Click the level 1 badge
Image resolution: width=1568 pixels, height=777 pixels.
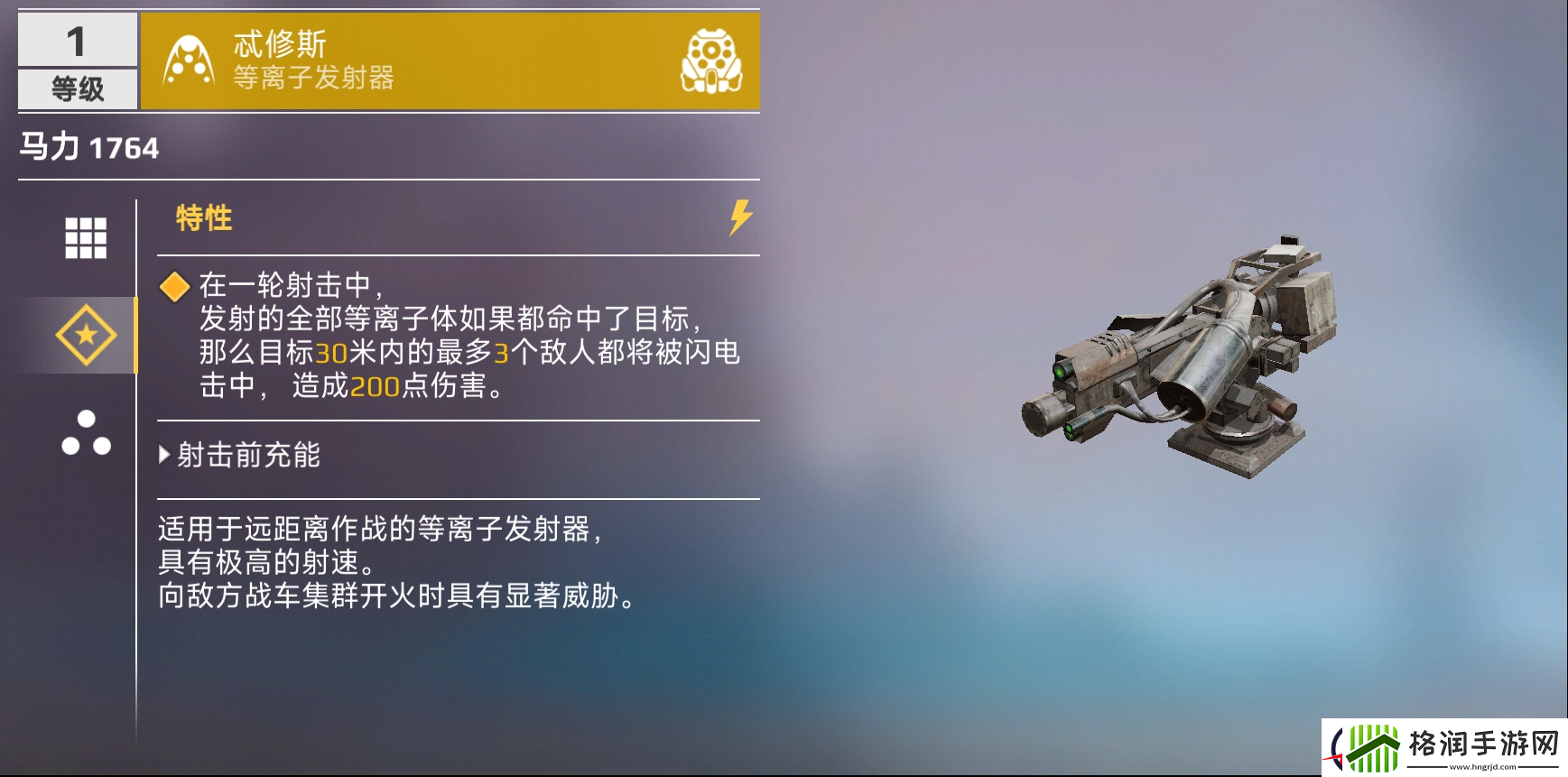pos(77,42)
